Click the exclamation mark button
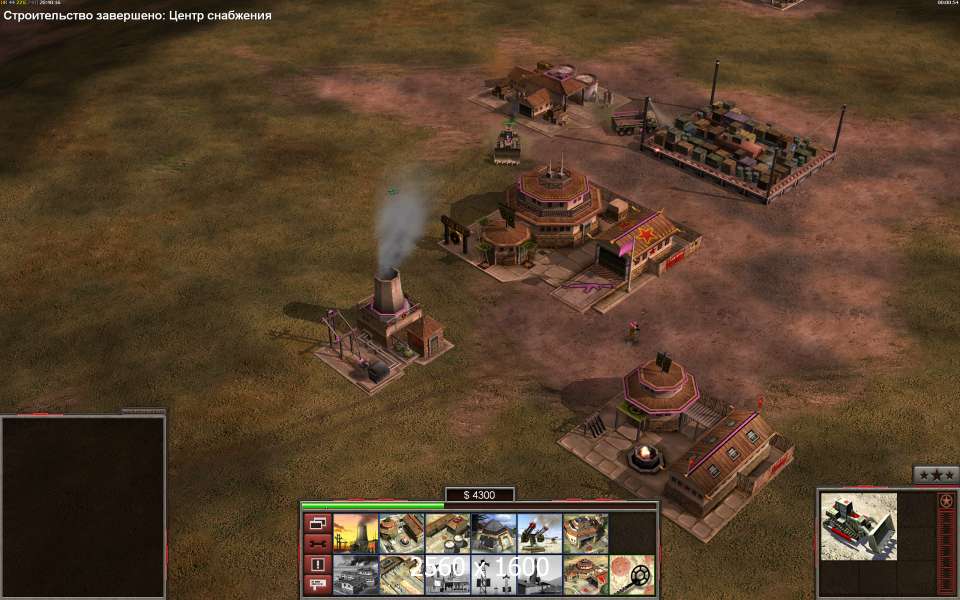 click(317, 564)
